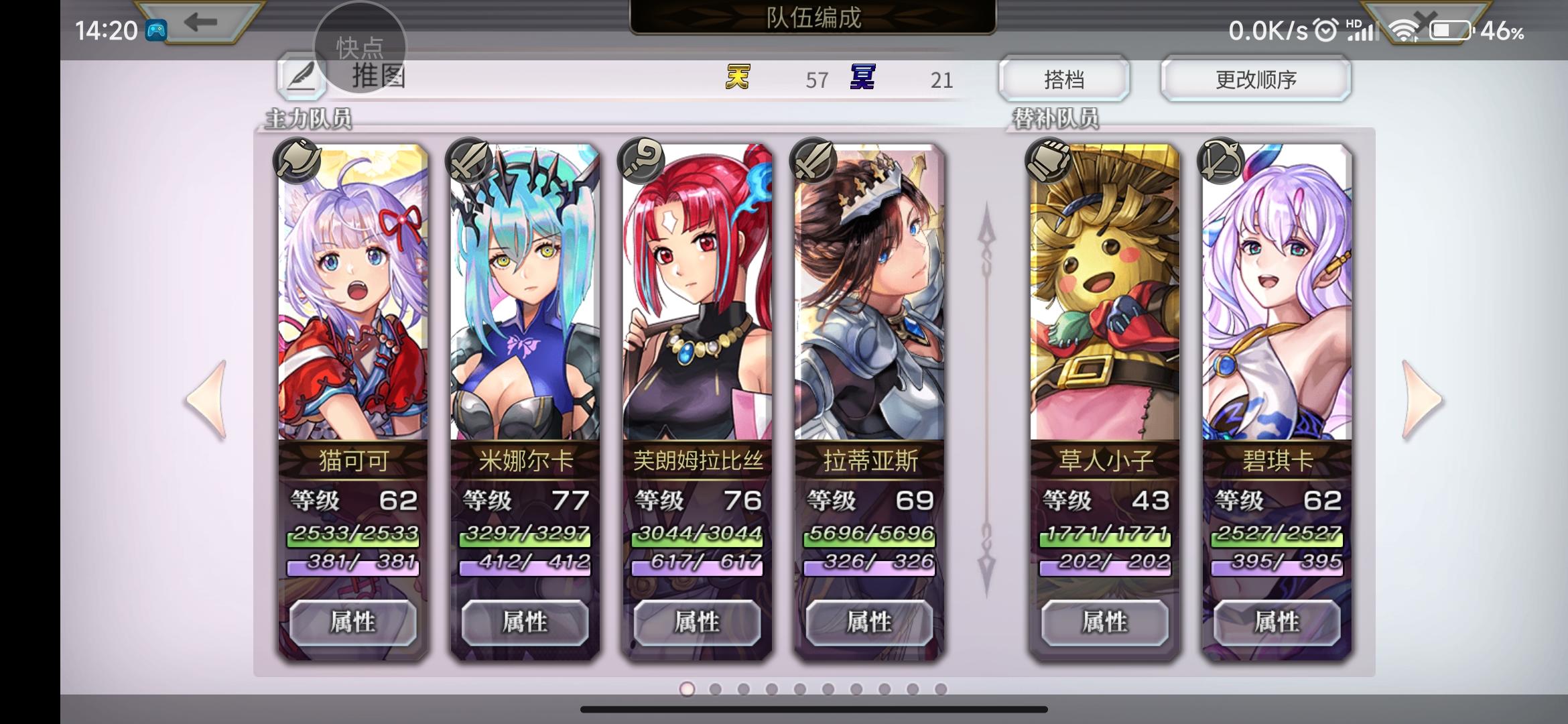Click 更改顺序 to reorder the team
The image size is (1568, 724).
point(1256,78)
